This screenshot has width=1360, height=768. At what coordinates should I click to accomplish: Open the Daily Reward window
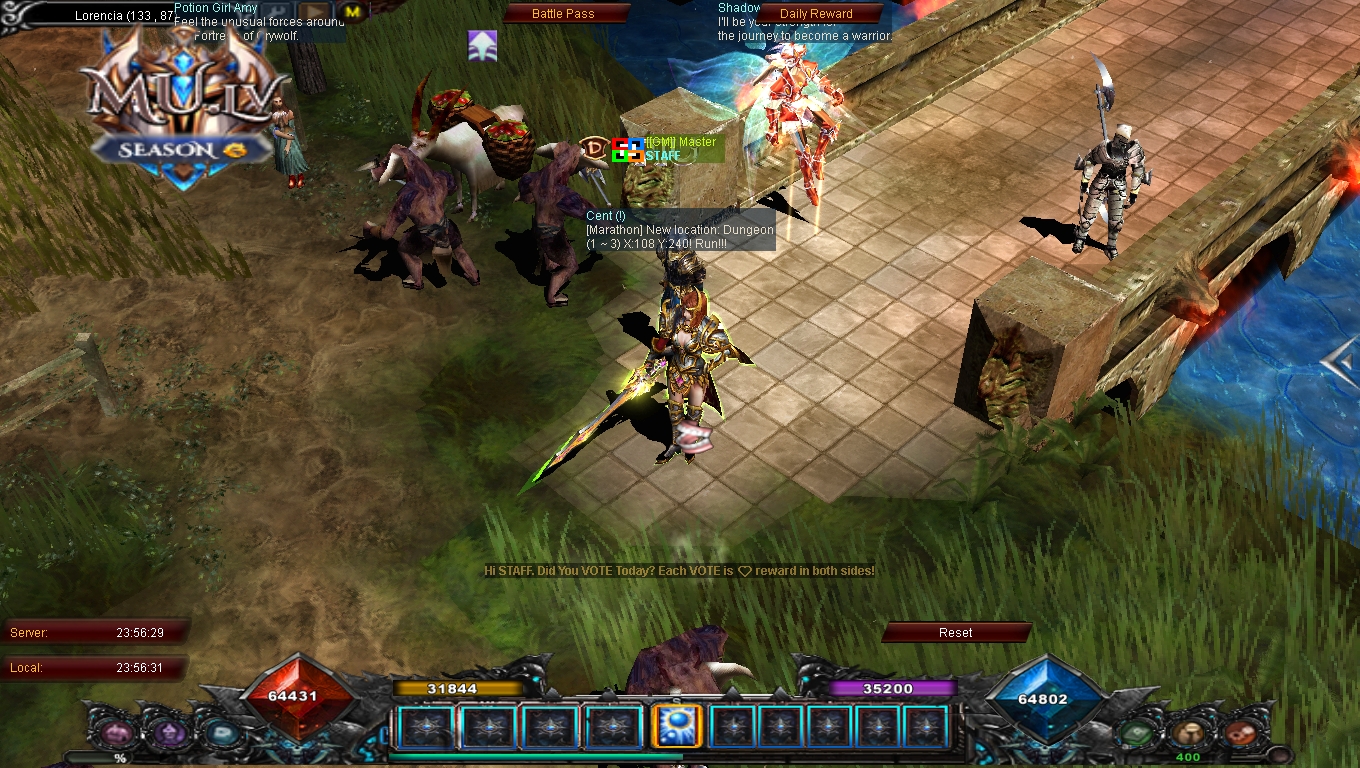point(816,14)
